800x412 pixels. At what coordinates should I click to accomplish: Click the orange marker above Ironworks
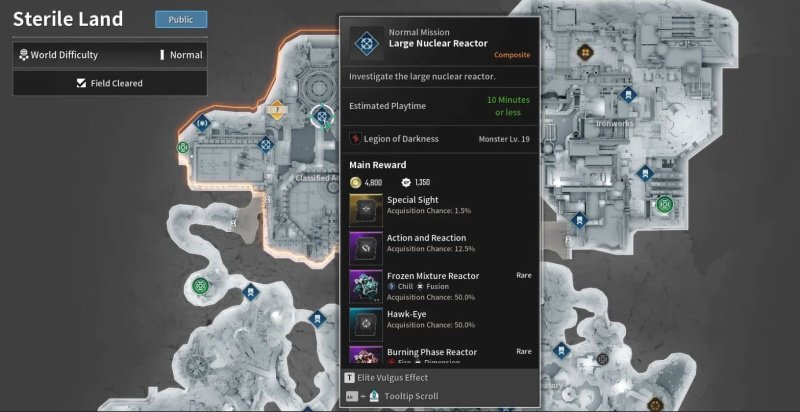click(x=584, y=49)
